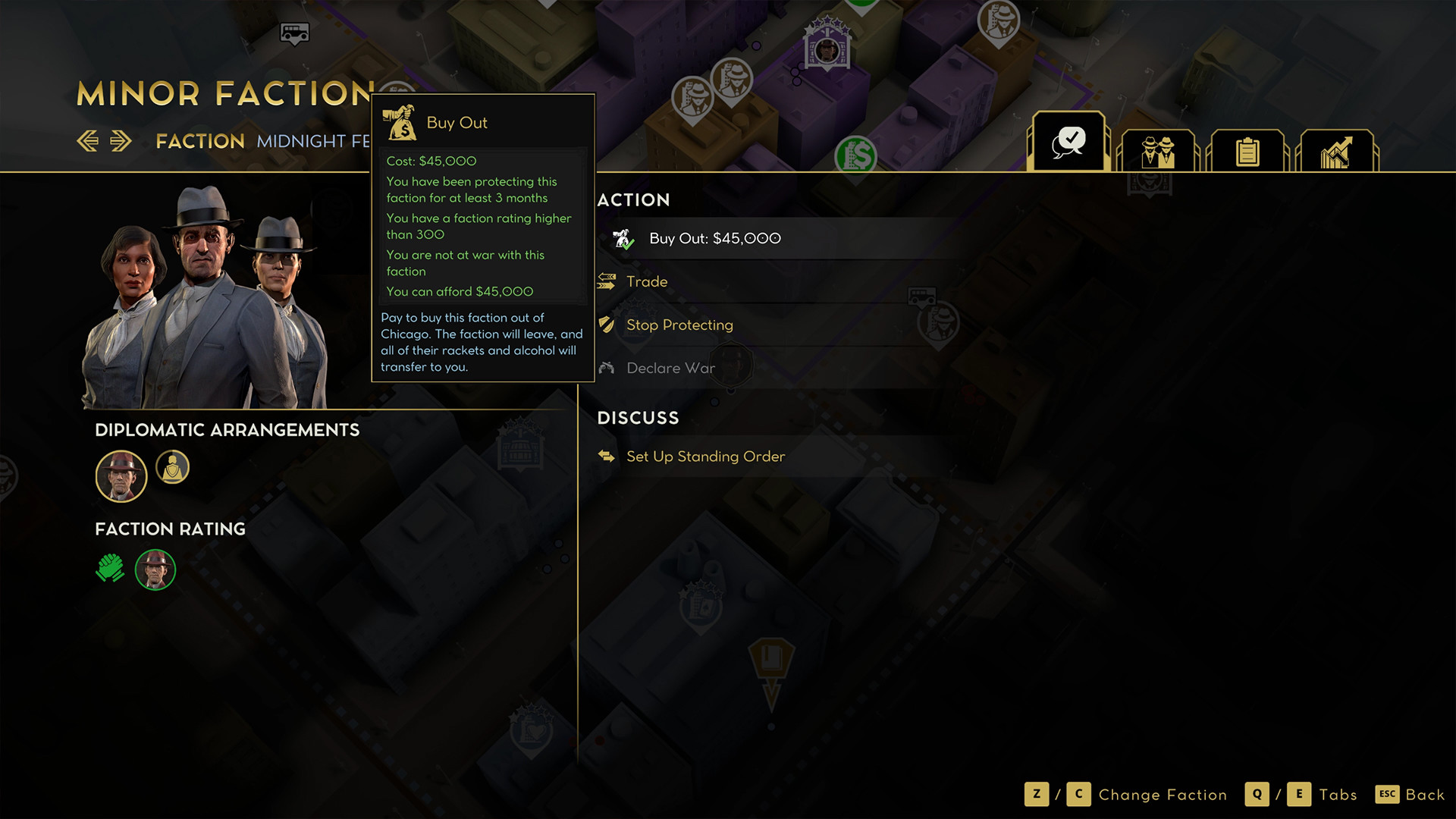The image size is (1456, 819).
Task: Click the revolver icon beside Buy Out
Action: coord(620,238)
